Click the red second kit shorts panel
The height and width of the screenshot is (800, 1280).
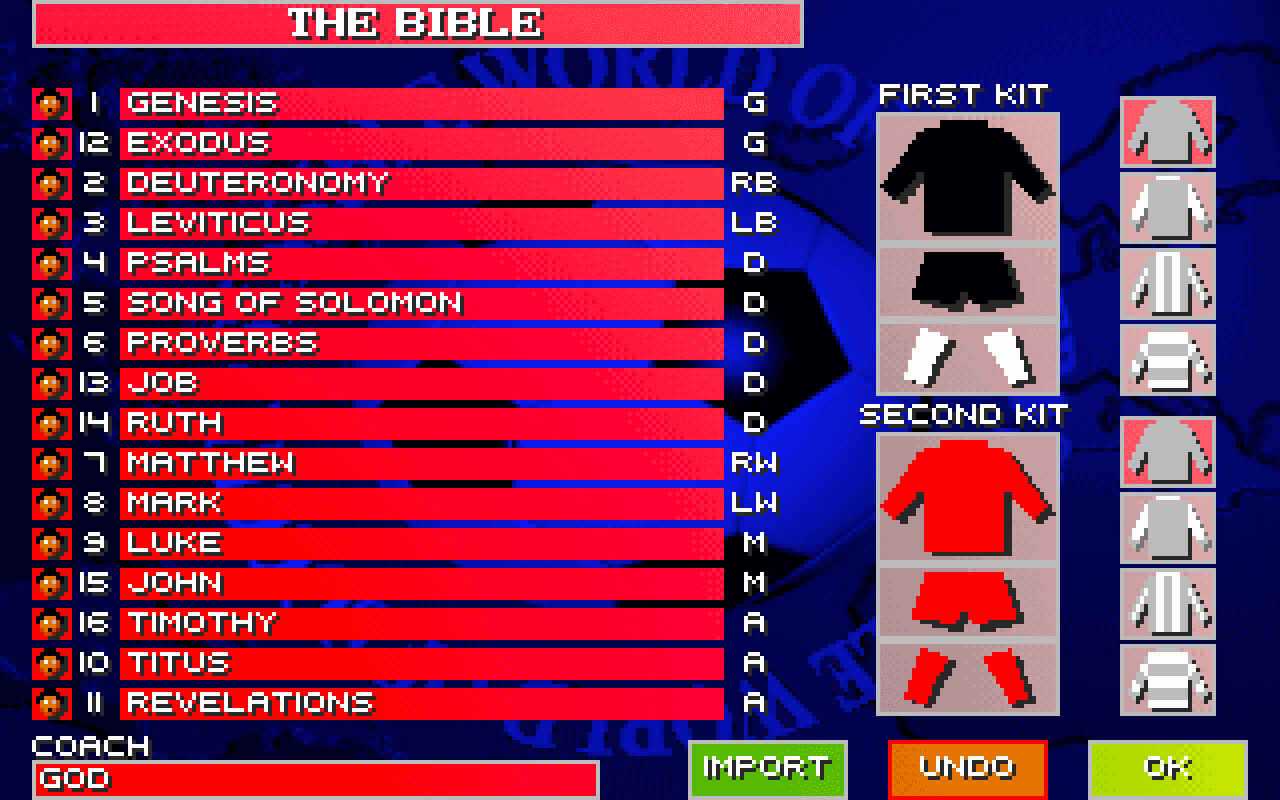click(x=966, y=600)
